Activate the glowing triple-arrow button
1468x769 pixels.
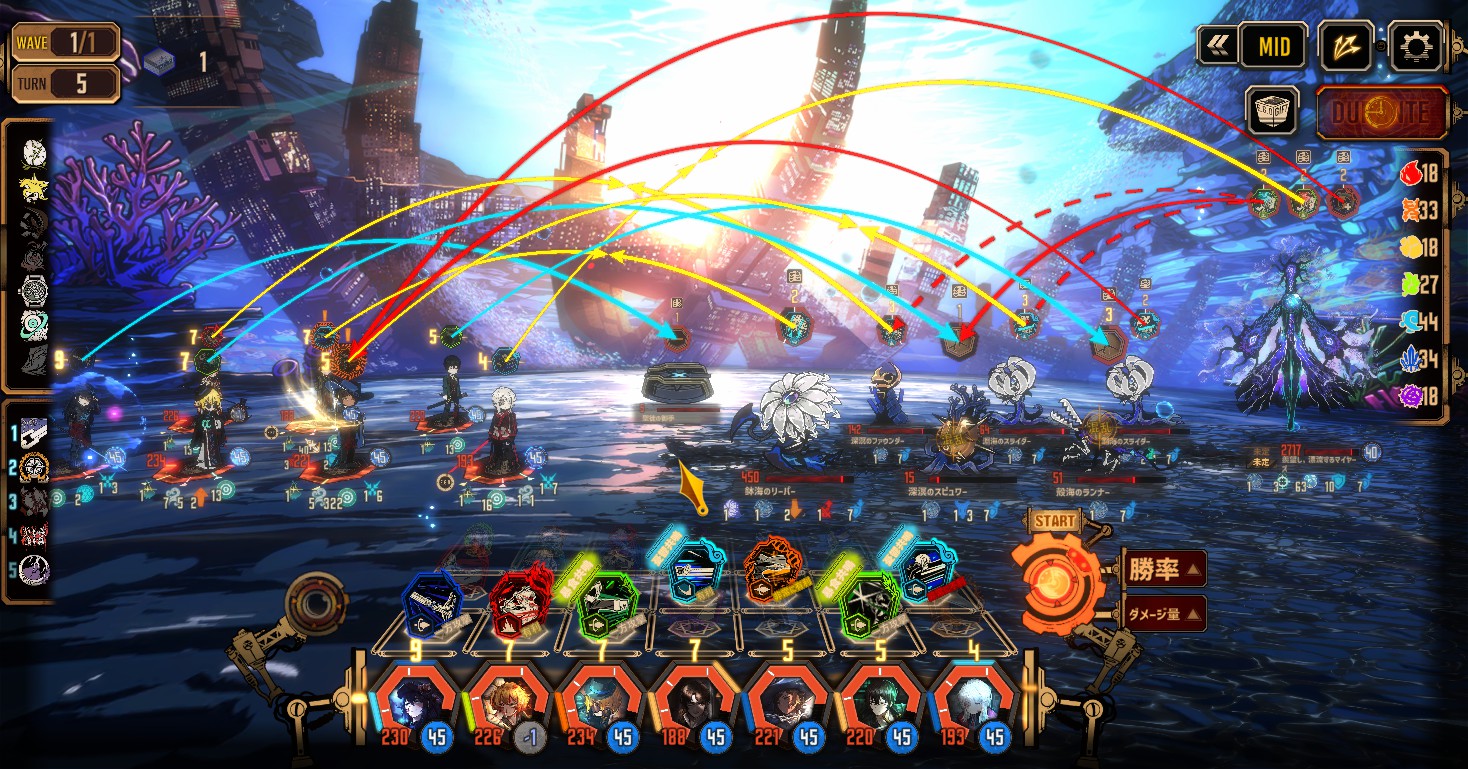(1345, 45)
